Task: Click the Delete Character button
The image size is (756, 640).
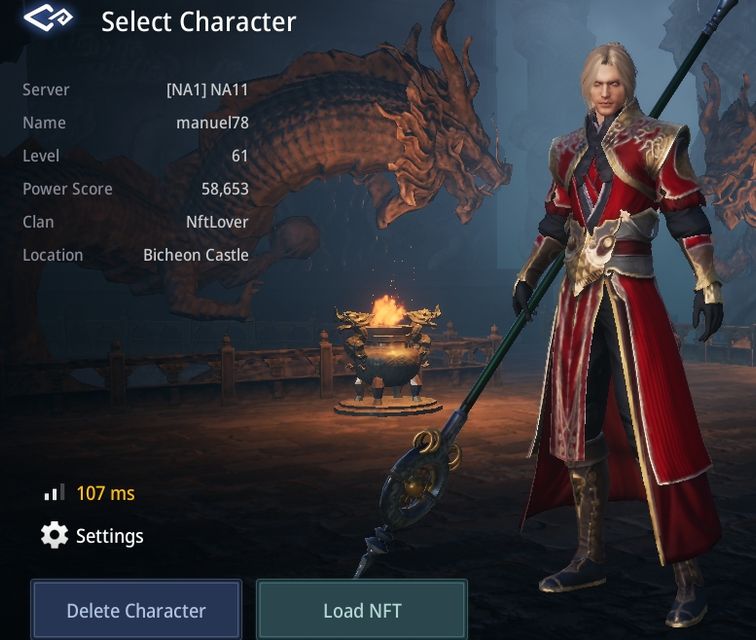Action: (136, 609)
